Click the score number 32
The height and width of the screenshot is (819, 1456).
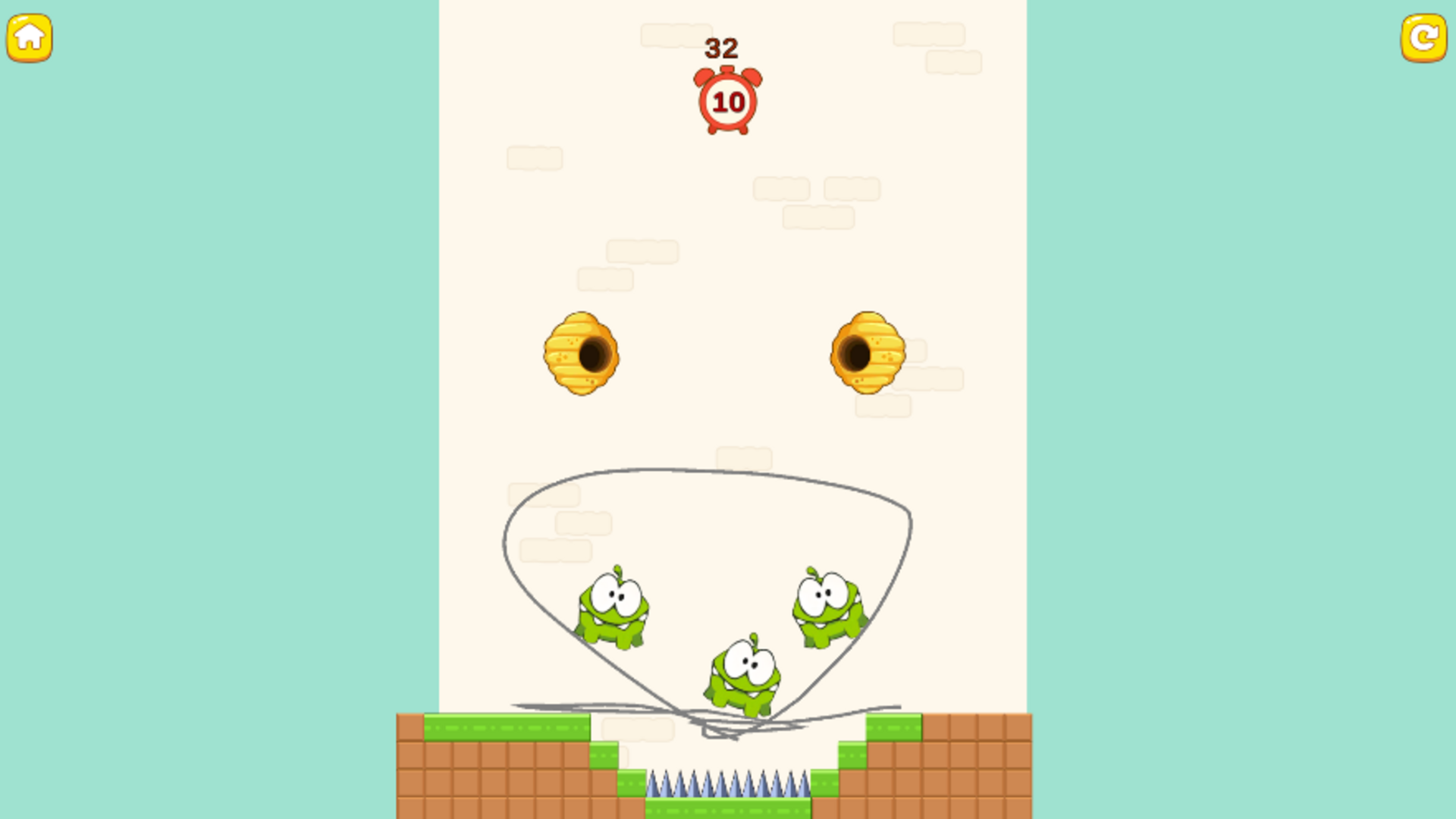point(722,48)
